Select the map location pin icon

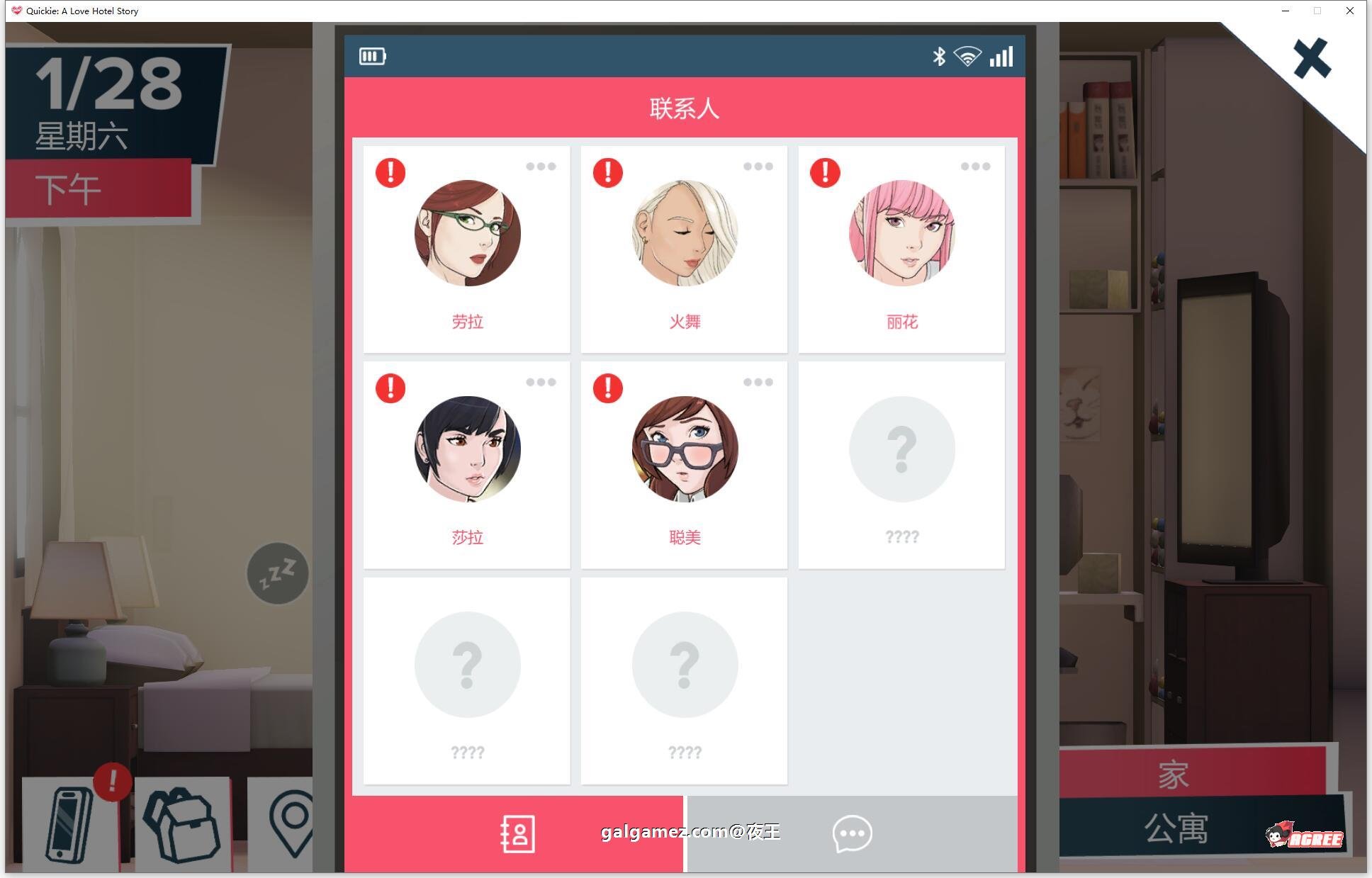click(298, 826)
